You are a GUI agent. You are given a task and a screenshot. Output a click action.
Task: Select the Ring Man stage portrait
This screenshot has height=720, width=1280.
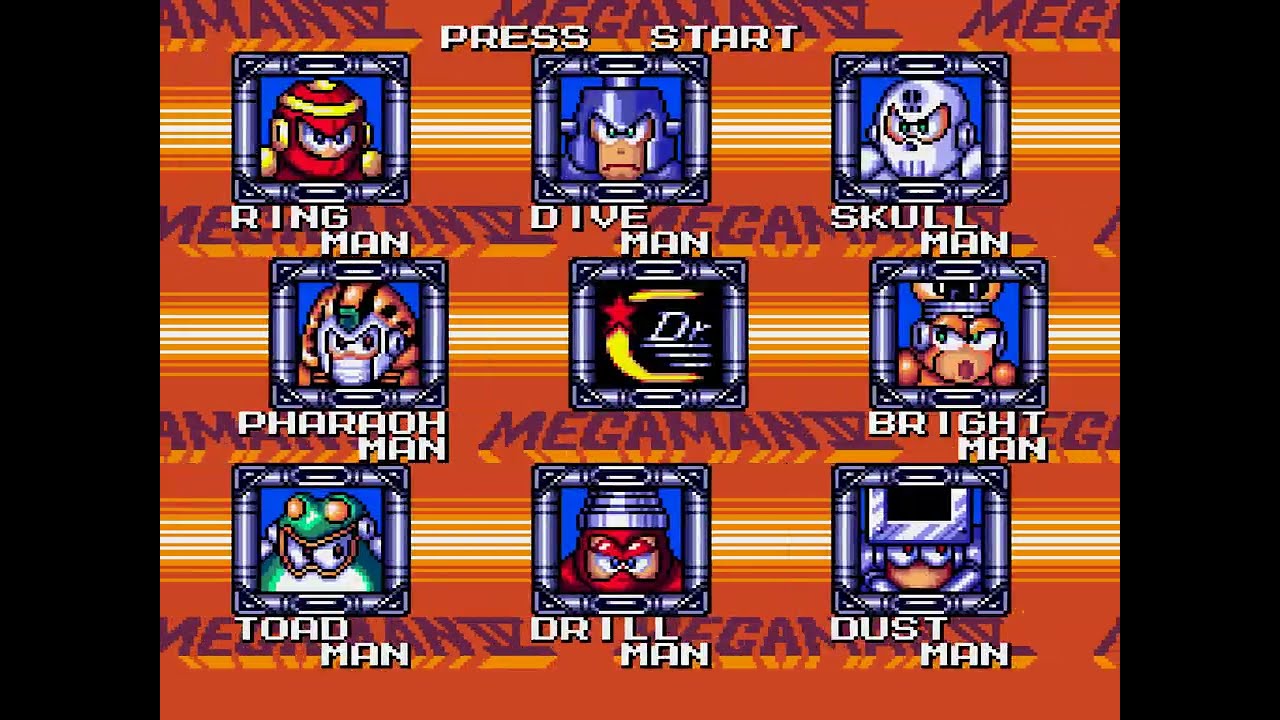click(321, 129)
